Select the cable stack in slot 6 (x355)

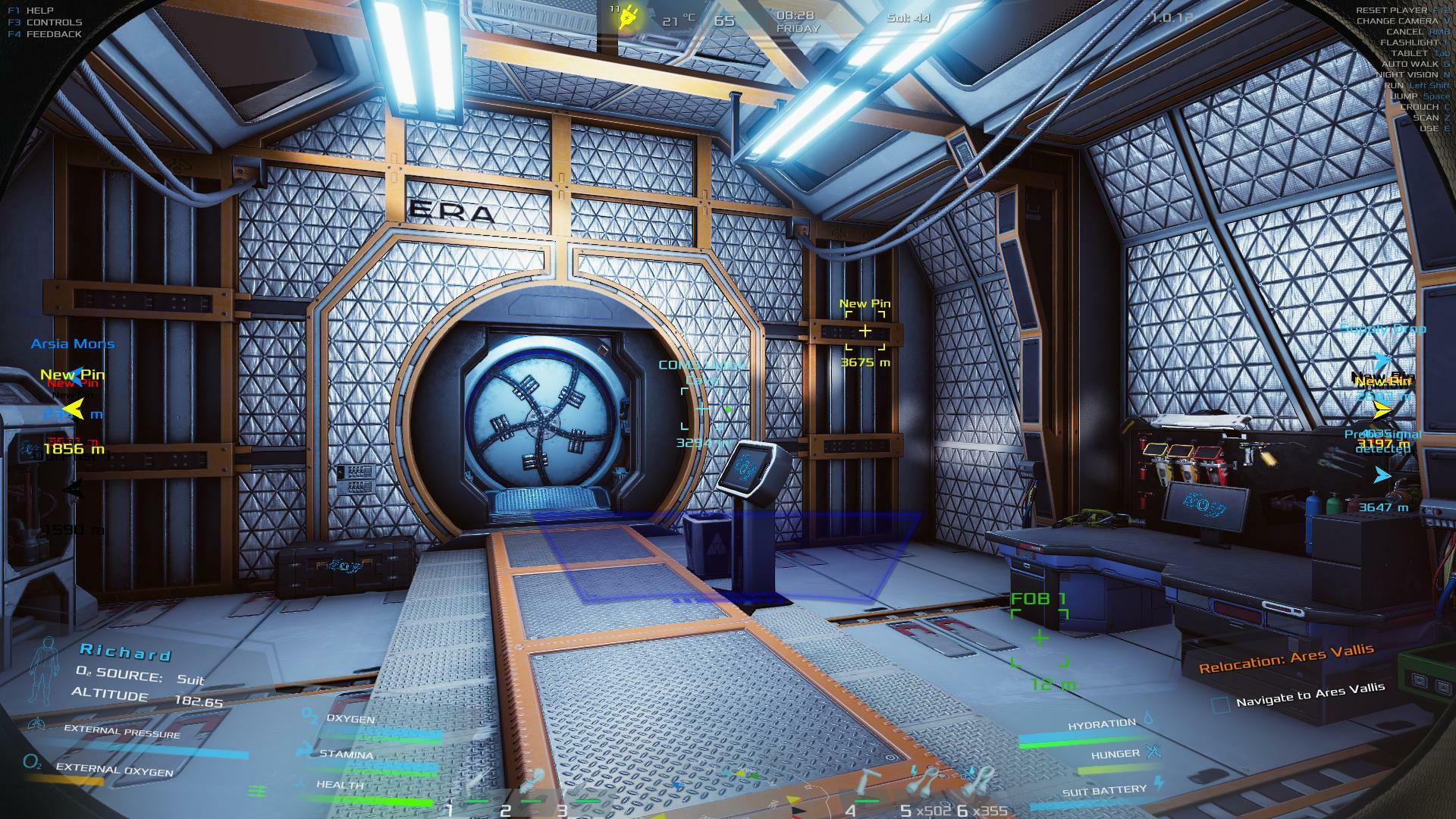[980, 781]
